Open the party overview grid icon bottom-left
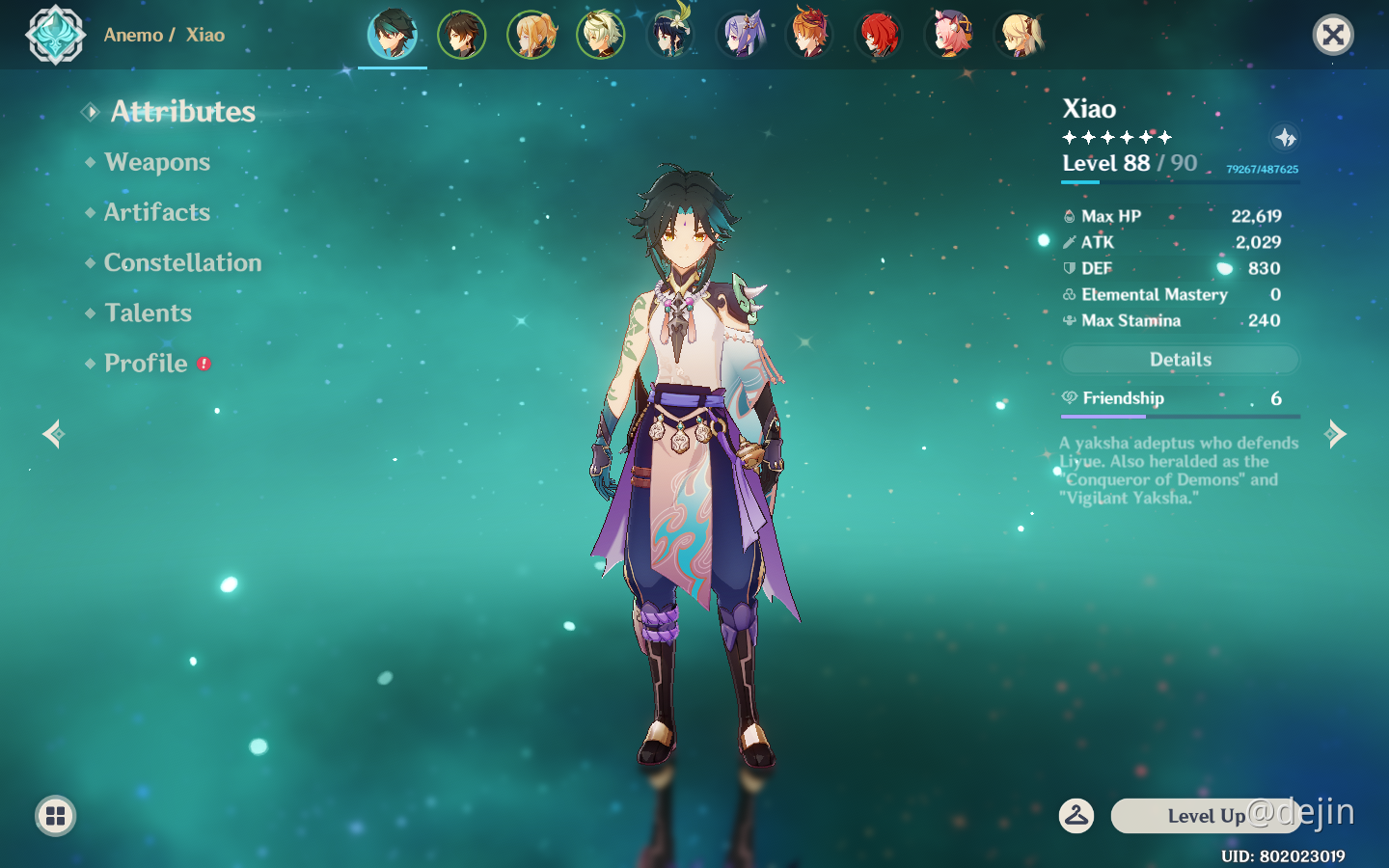The image size is (1389, 868). pyautogui.click(x=55, y=816)
